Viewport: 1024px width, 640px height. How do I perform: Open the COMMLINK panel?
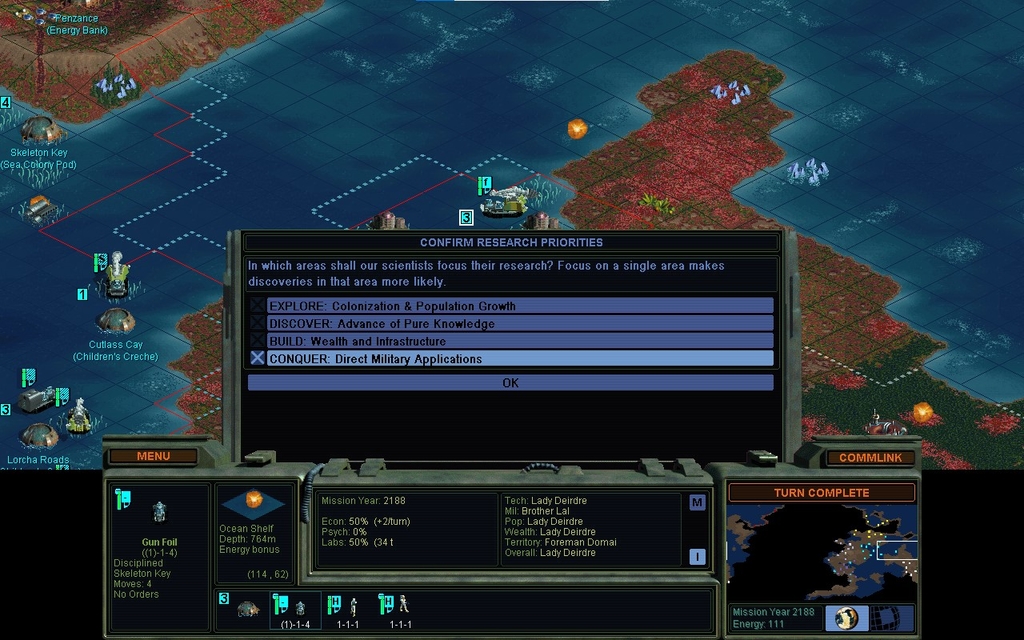870,458
